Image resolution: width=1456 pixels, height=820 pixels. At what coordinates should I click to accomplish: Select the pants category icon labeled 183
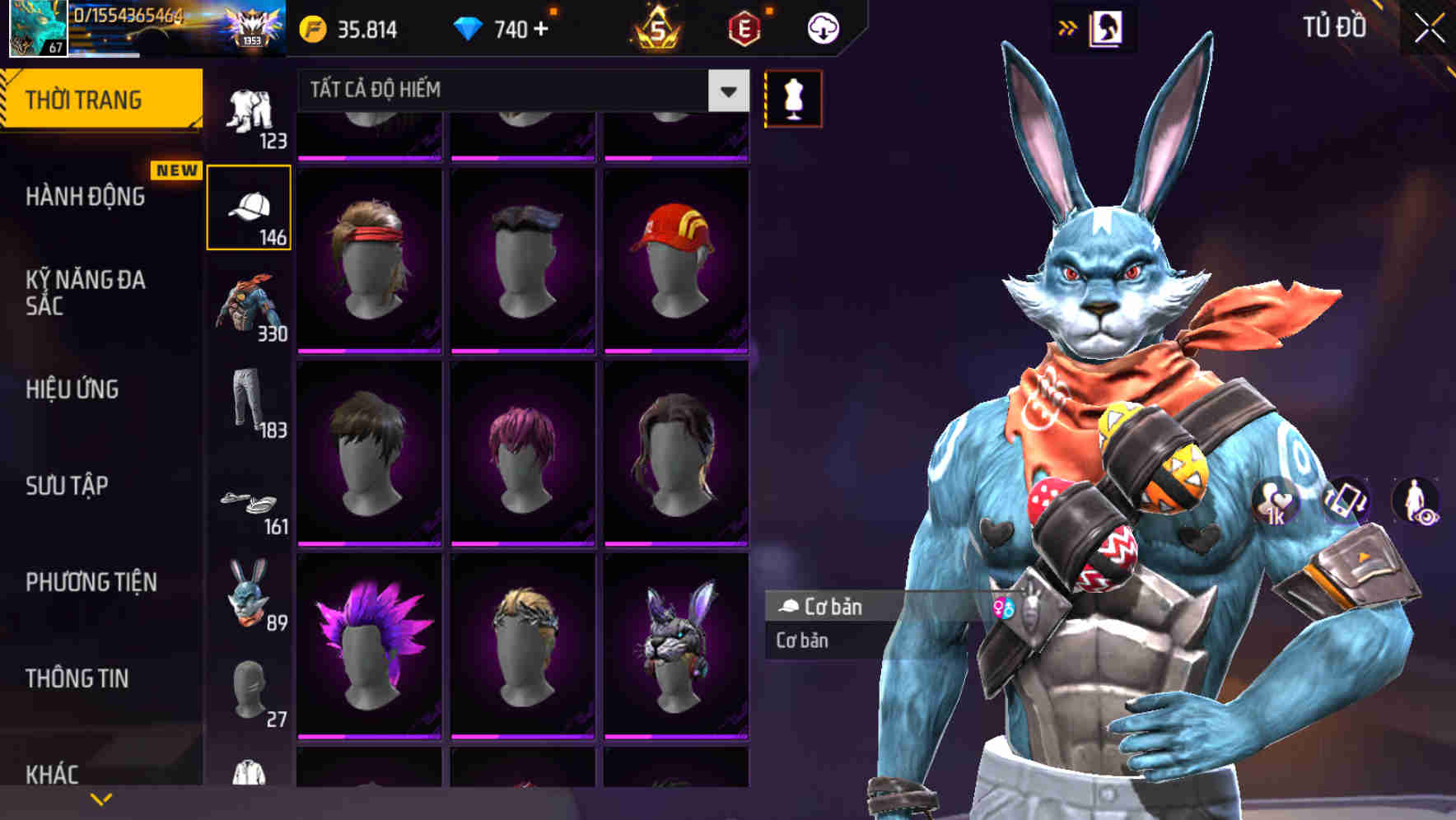pos(250,408)
